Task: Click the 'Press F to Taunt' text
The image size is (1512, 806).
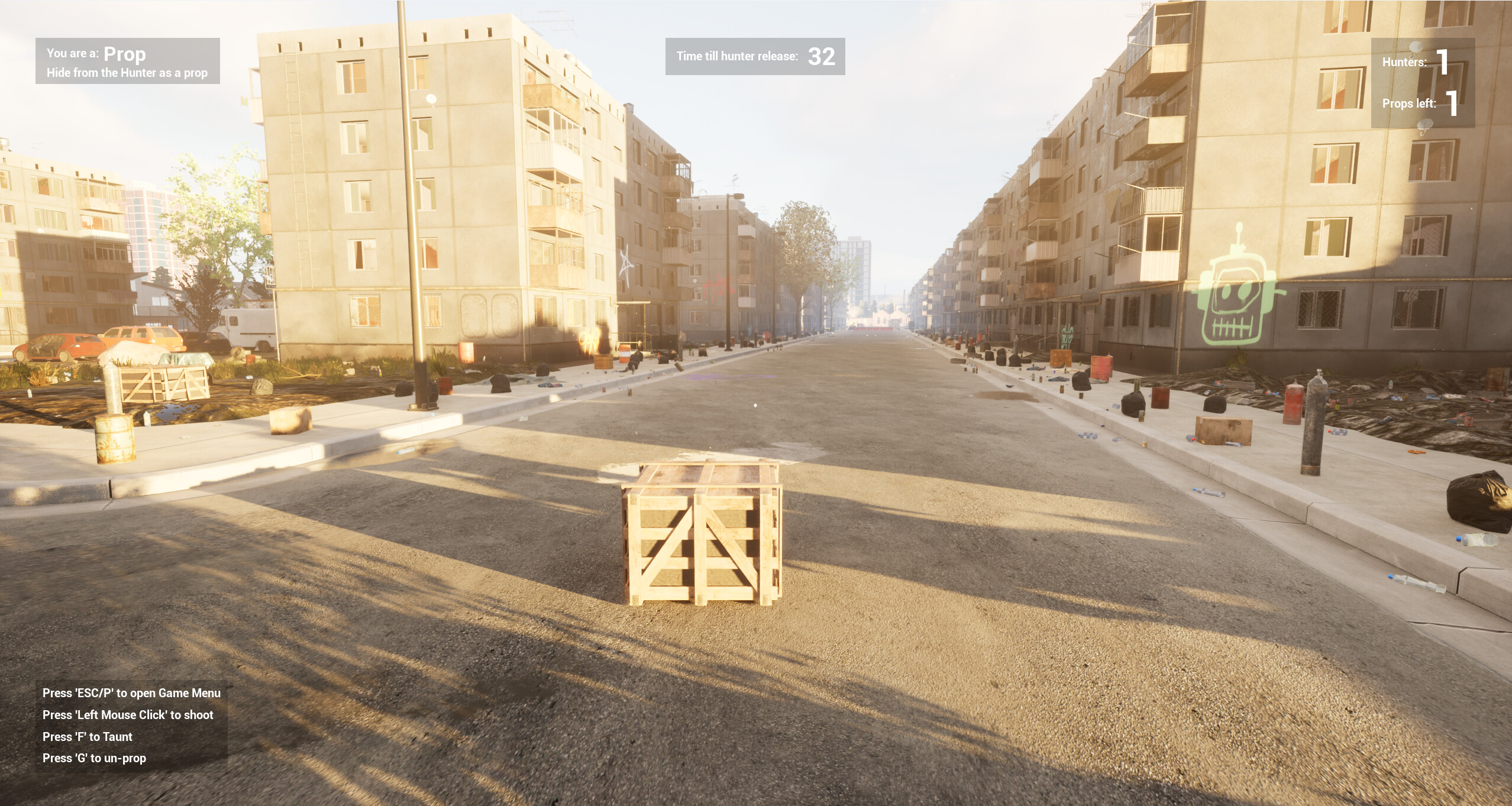Action: [87, 736]
